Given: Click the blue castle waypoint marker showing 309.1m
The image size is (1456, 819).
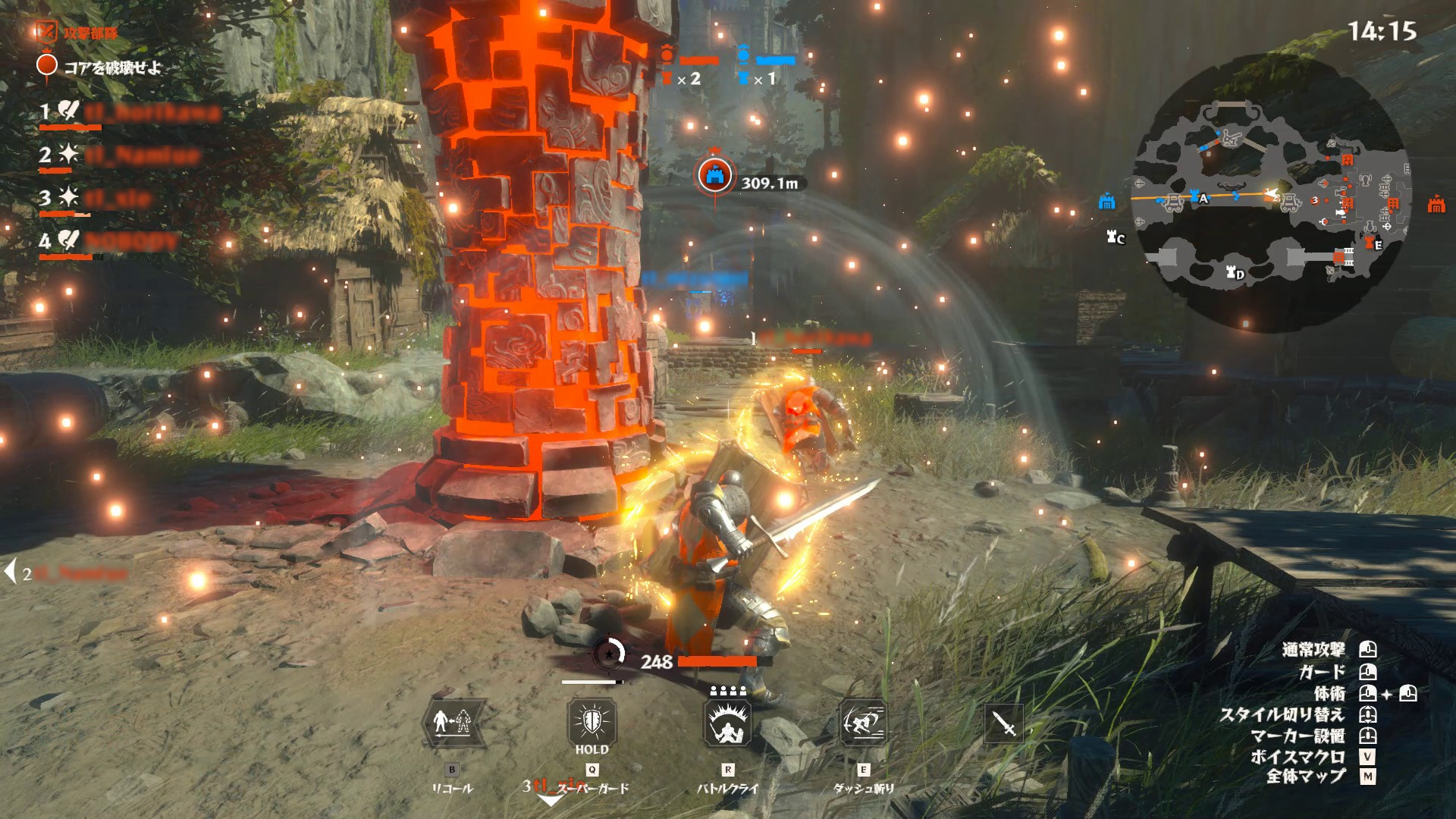Looking at the screenshot, I should click(x=714, y=176).
